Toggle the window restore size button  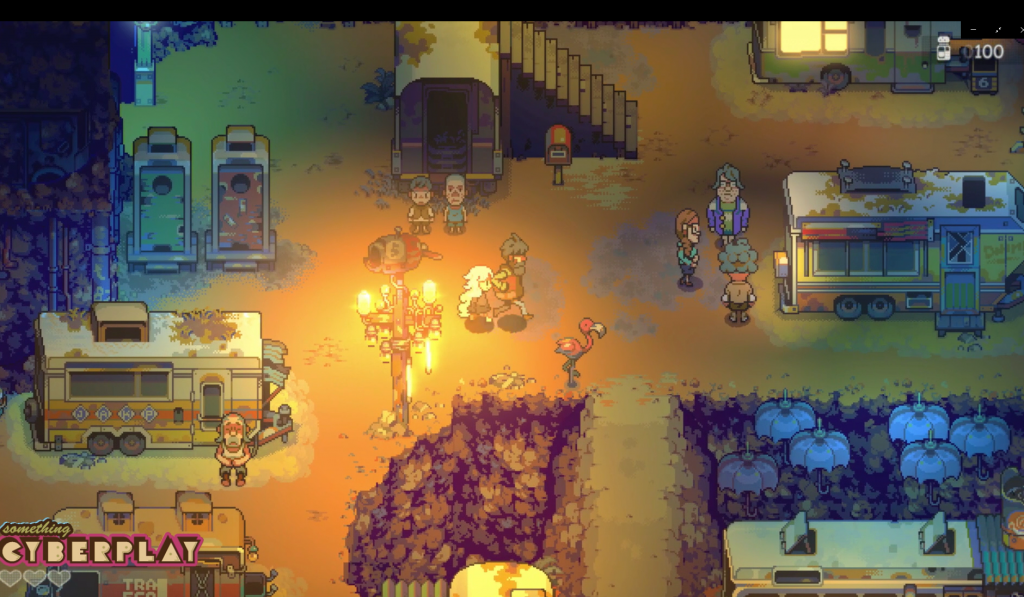(996, 31)
